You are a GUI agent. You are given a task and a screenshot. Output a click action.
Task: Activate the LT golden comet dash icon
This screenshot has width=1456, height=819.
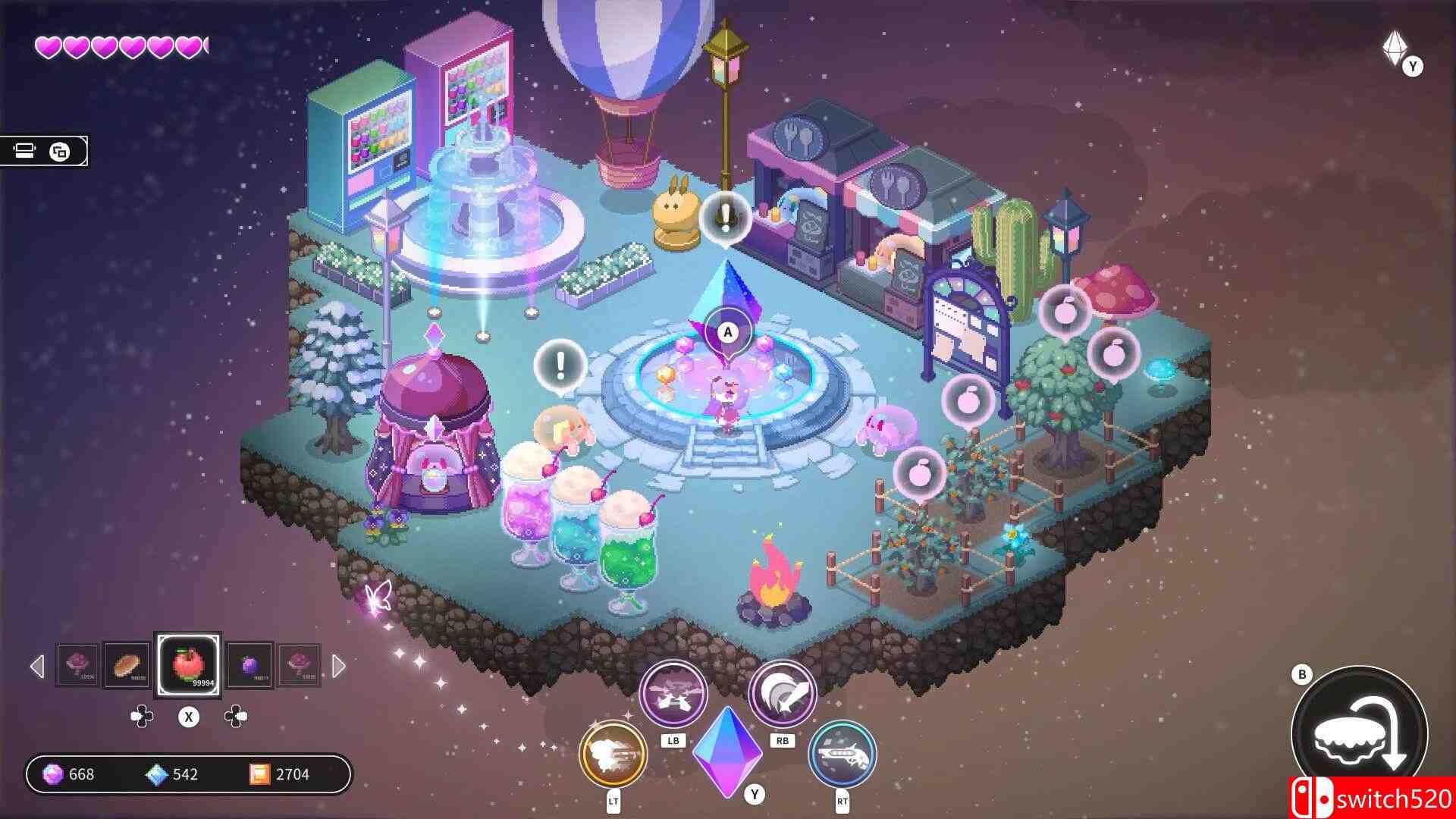tap(614, 756)
